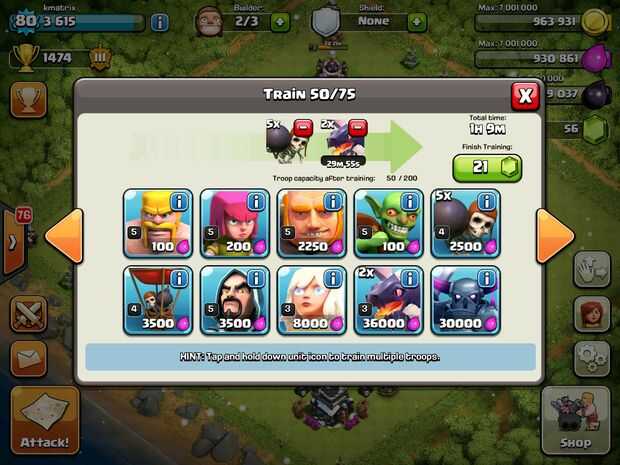
Task: Remove queued Wall Breakers from training
Action: point(302,127)
